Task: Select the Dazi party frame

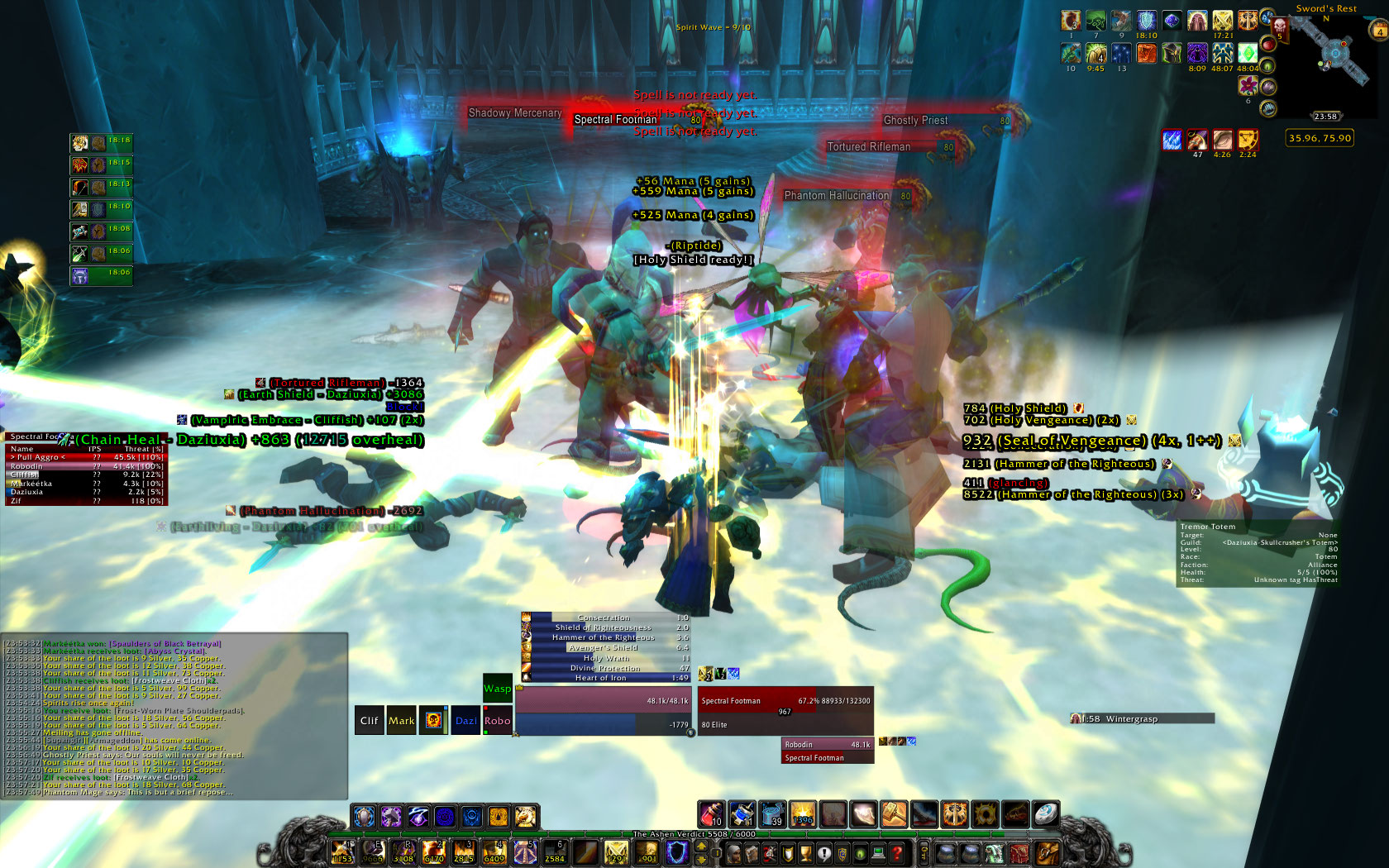Action: (465, 721)
